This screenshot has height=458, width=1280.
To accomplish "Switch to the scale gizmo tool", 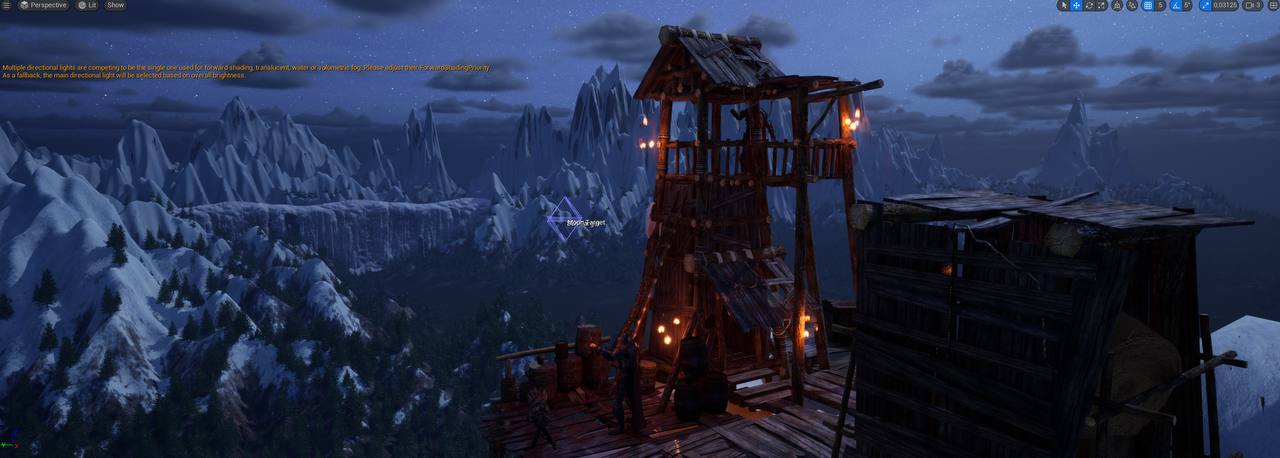I will pyautogui.click(x=1101, y=5).
